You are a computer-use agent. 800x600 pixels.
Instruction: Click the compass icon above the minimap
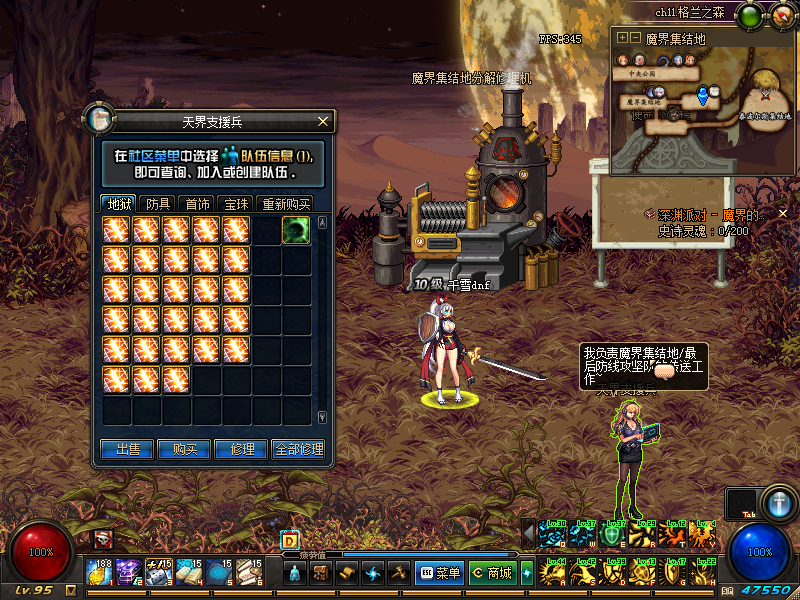coord(778,15)
